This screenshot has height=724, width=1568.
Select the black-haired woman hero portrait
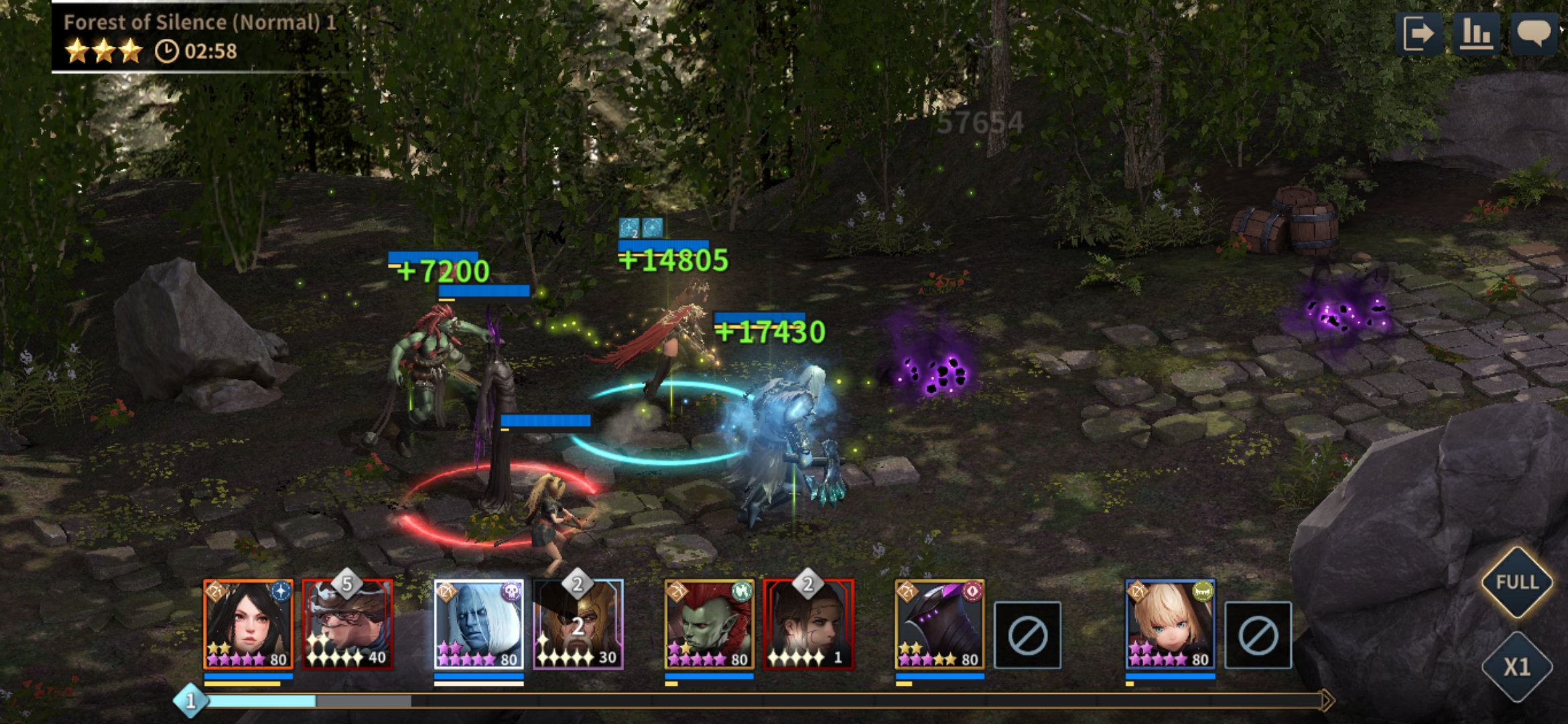[x=248, y=625]
